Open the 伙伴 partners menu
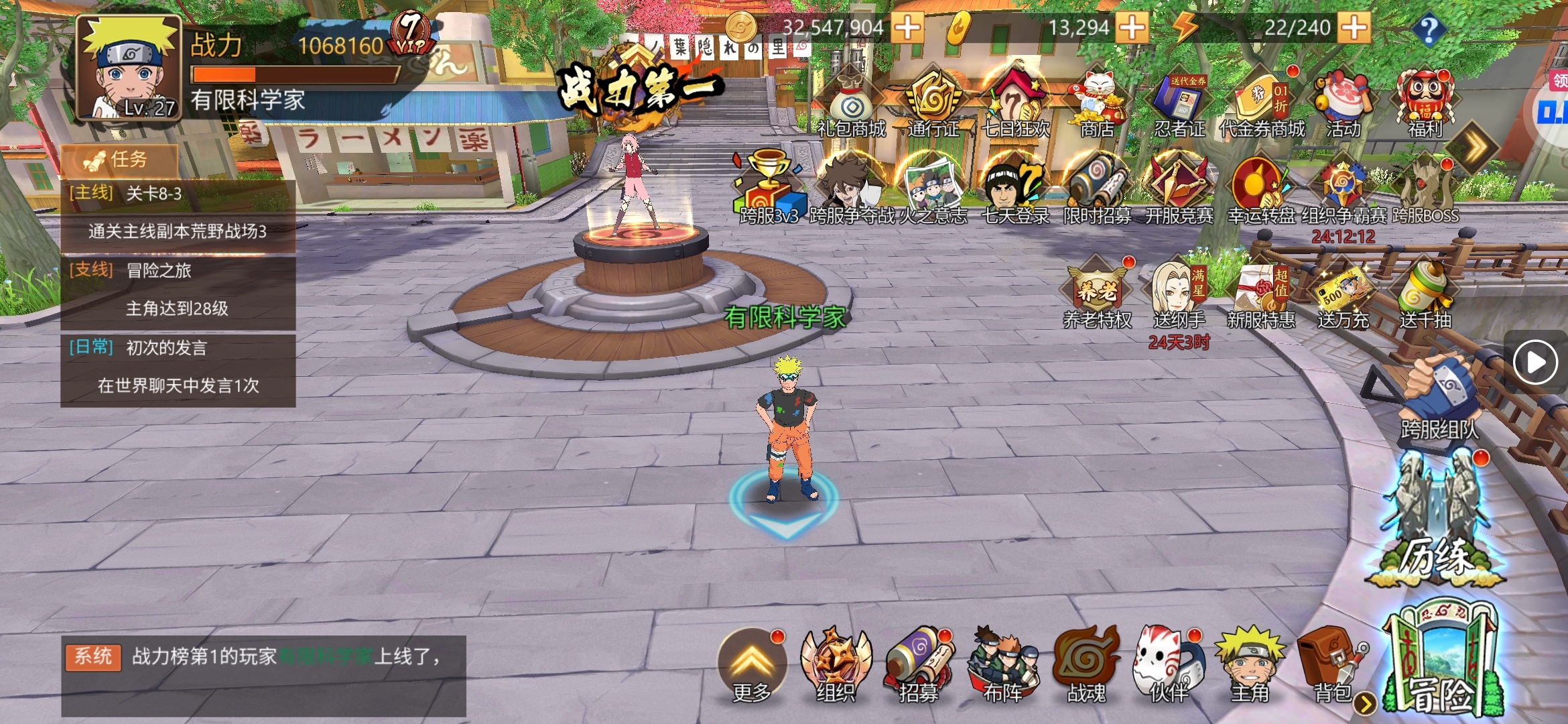The height and width of the screenshot is (724, 1568). click(x=1167, y=664)
